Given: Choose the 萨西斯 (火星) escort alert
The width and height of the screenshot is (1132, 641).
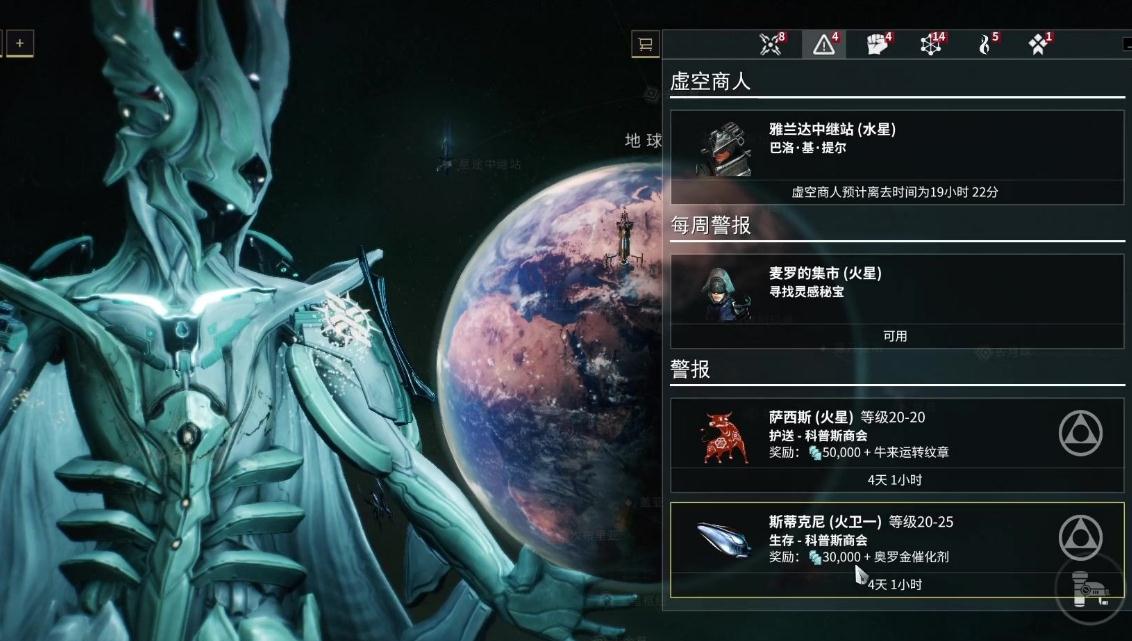Looking at the screenshot, I should tap(896, 445).
